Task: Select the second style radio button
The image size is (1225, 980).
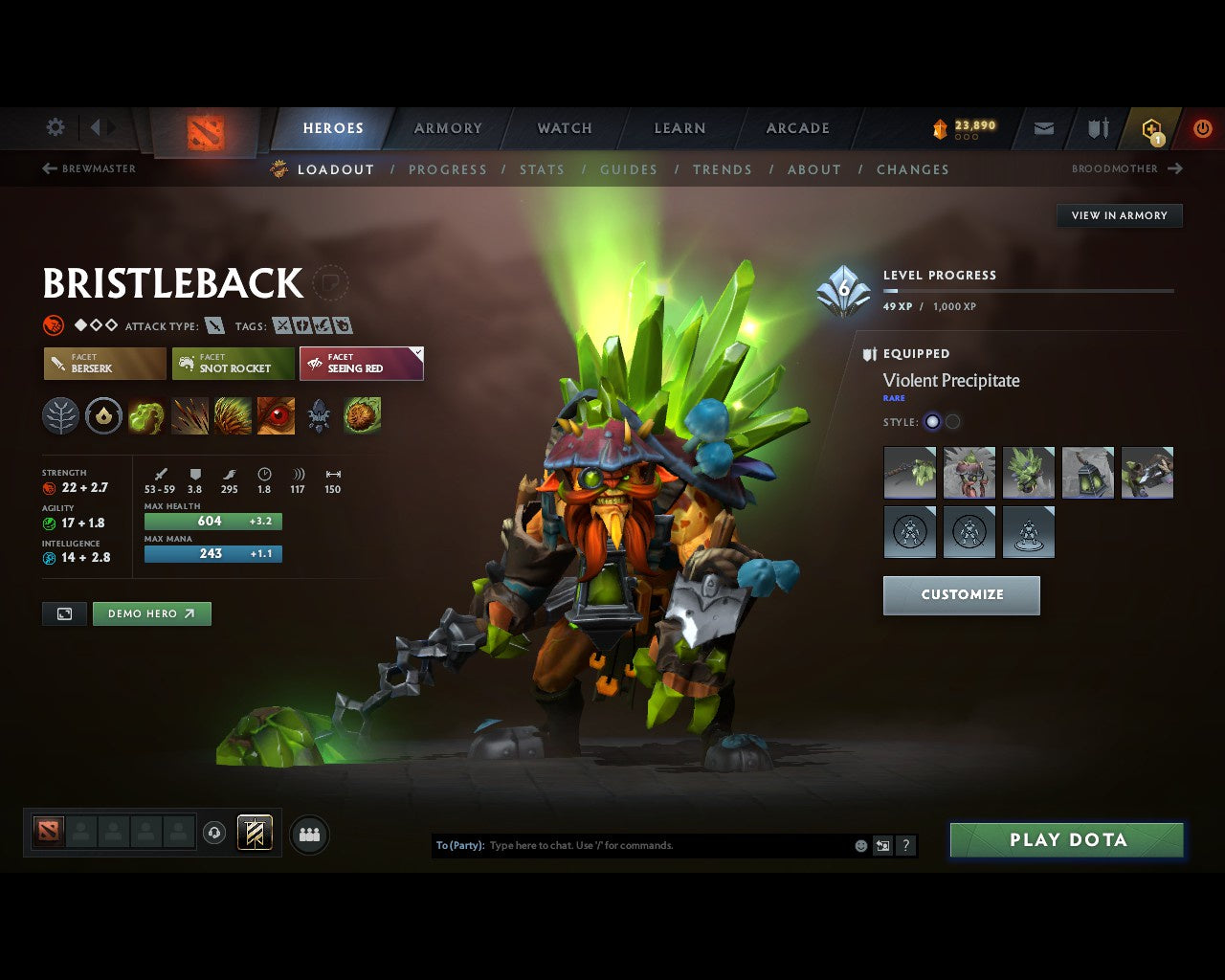Action: pos(953,421)
